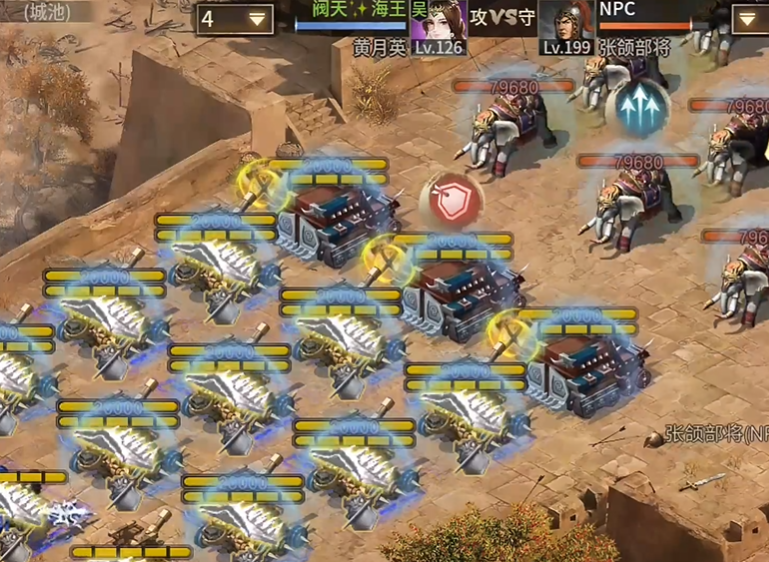This screenshot has height=562, width=769.
Task: Select attacker portrait 黄月英 Lv.126
Action: coord(438,27)
